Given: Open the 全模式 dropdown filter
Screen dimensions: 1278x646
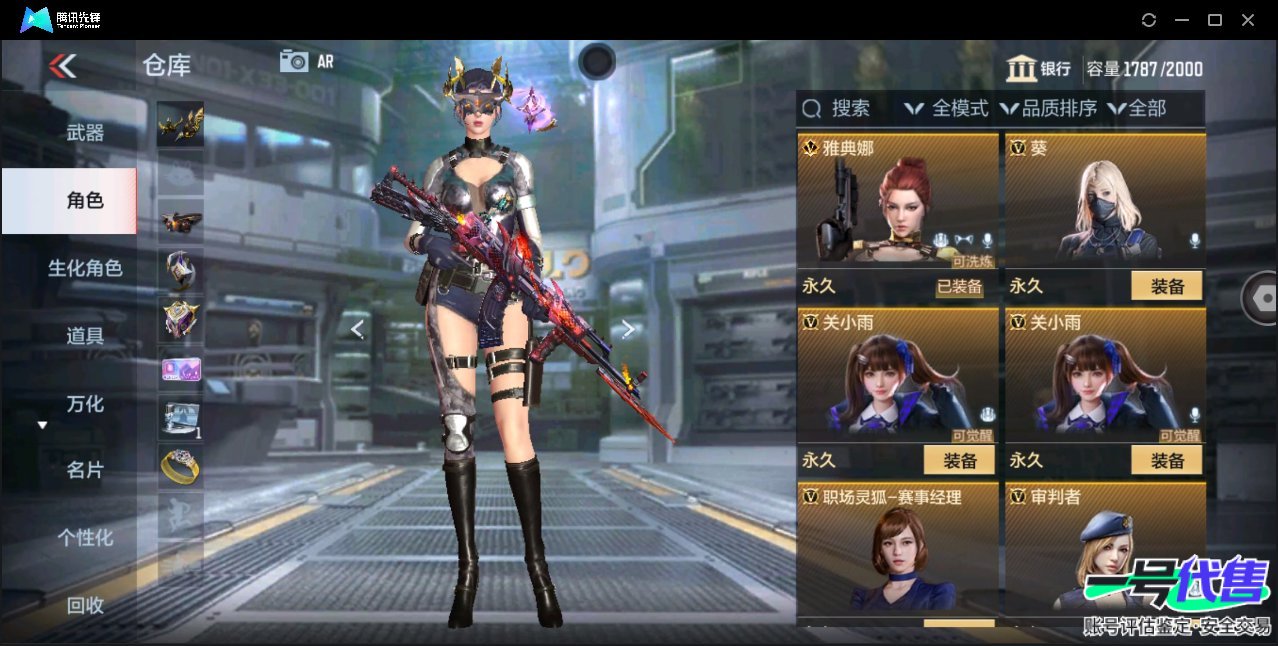Looking at the screenshot, I should click(x=946, y=108).
